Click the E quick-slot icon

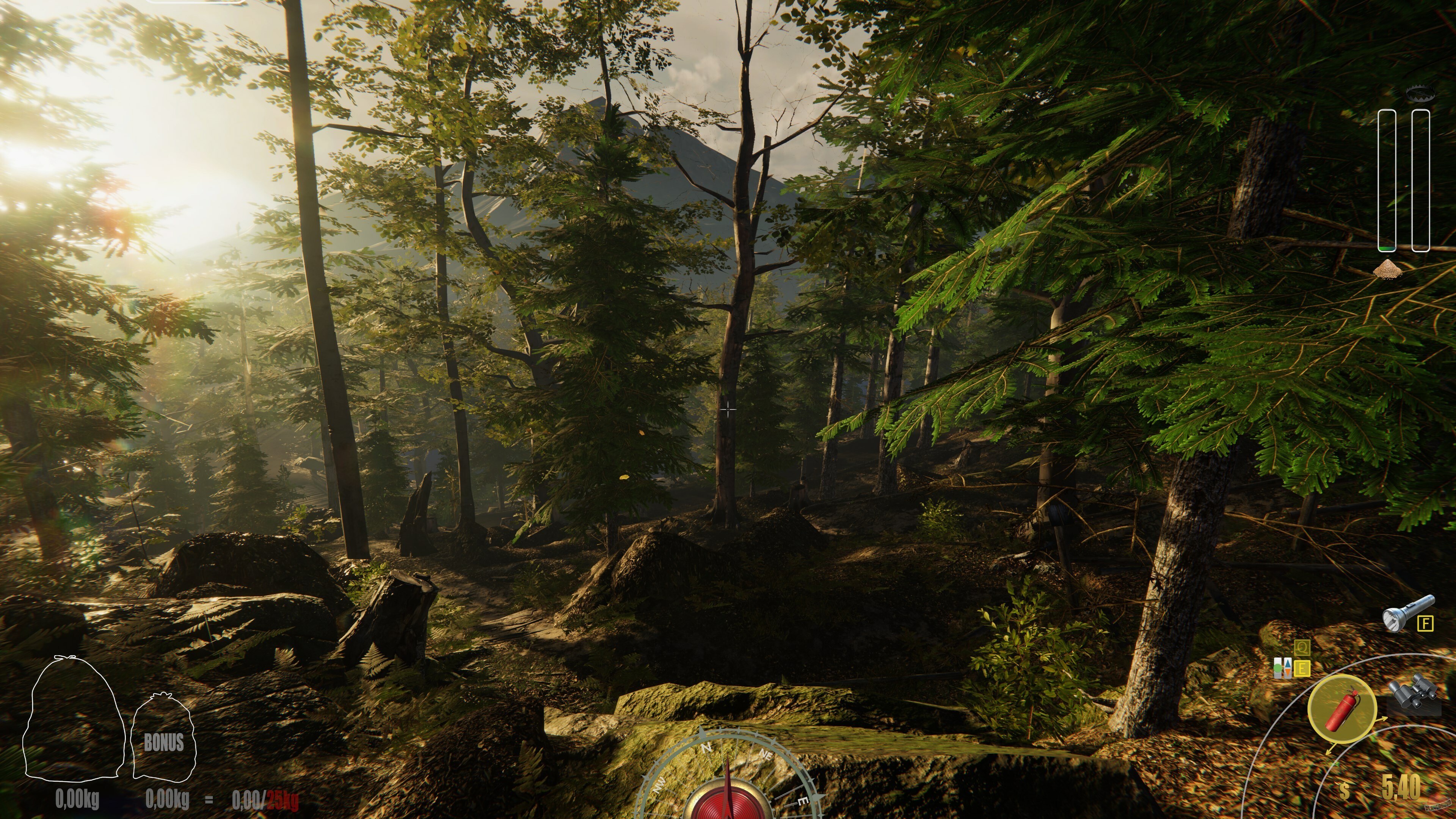[1302, 668]
